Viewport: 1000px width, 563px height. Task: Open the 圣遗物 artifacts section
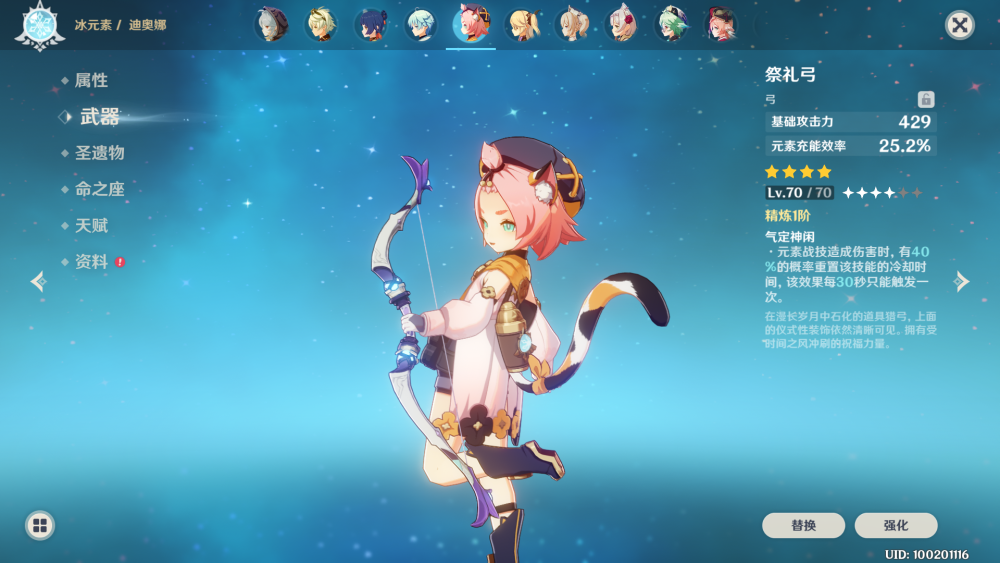pos(99,153)
